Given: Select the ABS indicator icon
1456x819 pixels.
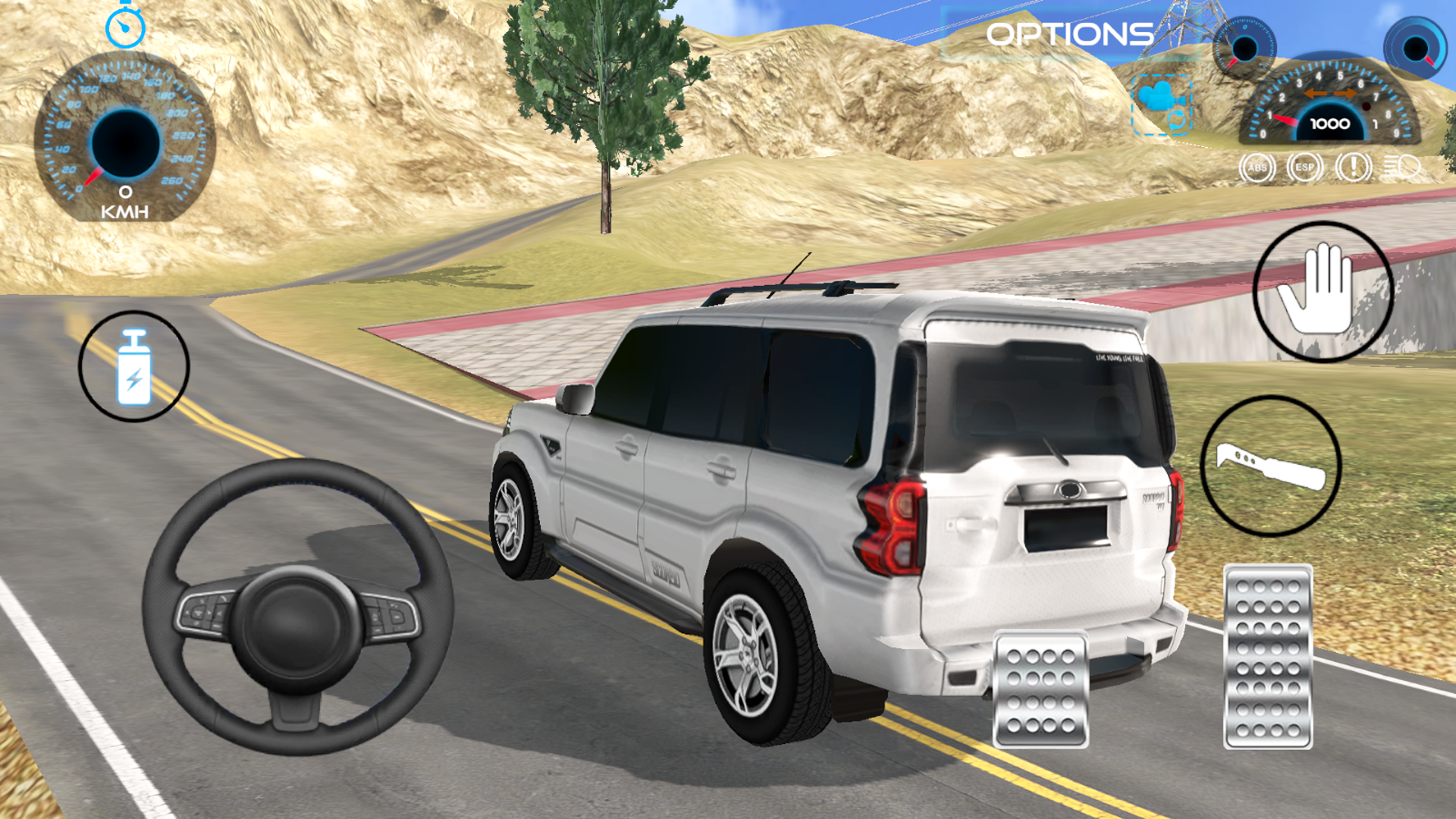Looking at the screenshot, I should point(1258,167).
